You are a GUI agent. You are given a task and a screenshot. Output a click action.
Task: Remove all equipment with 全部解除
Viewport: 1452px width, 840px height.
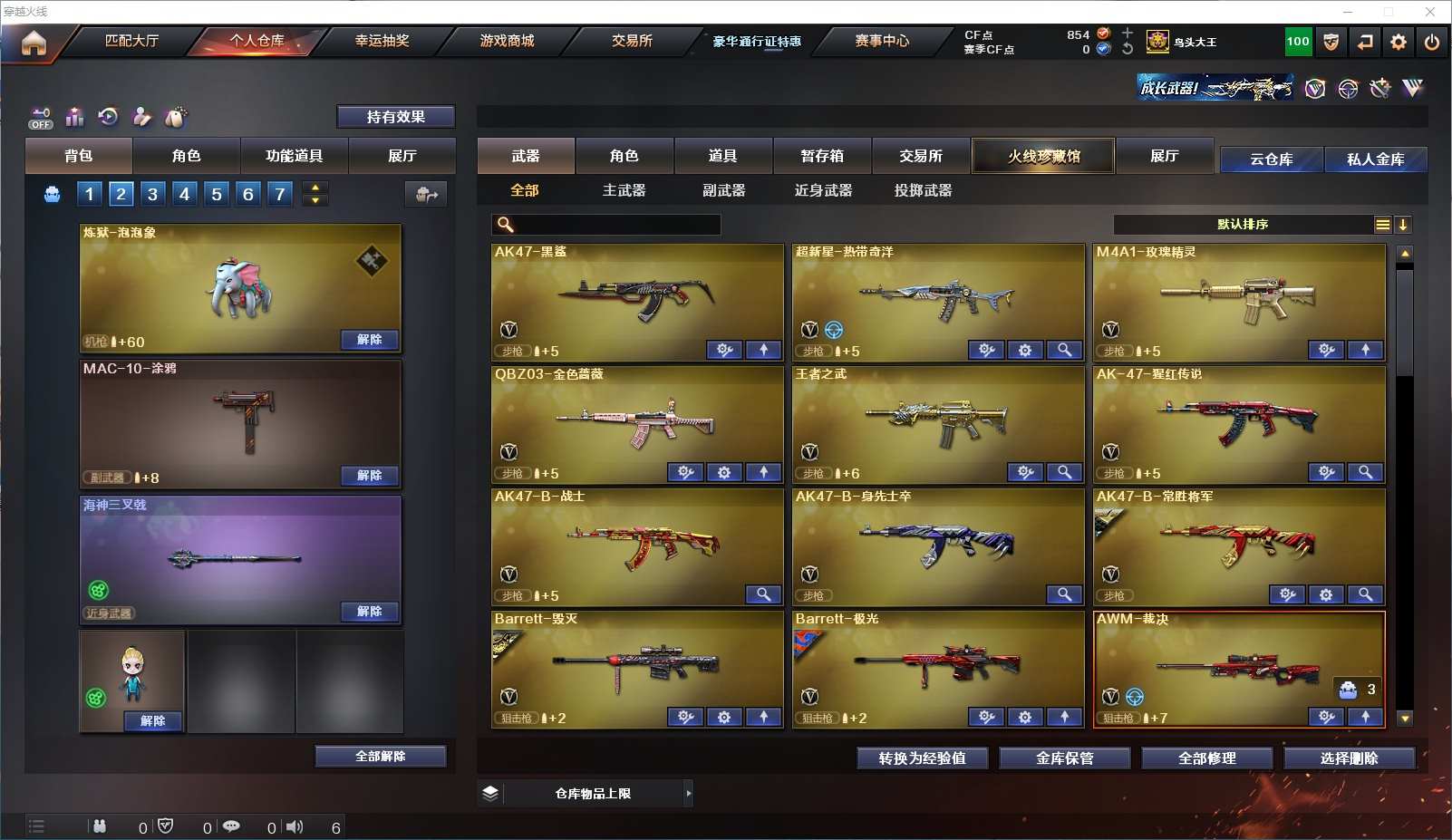point(380,757)
